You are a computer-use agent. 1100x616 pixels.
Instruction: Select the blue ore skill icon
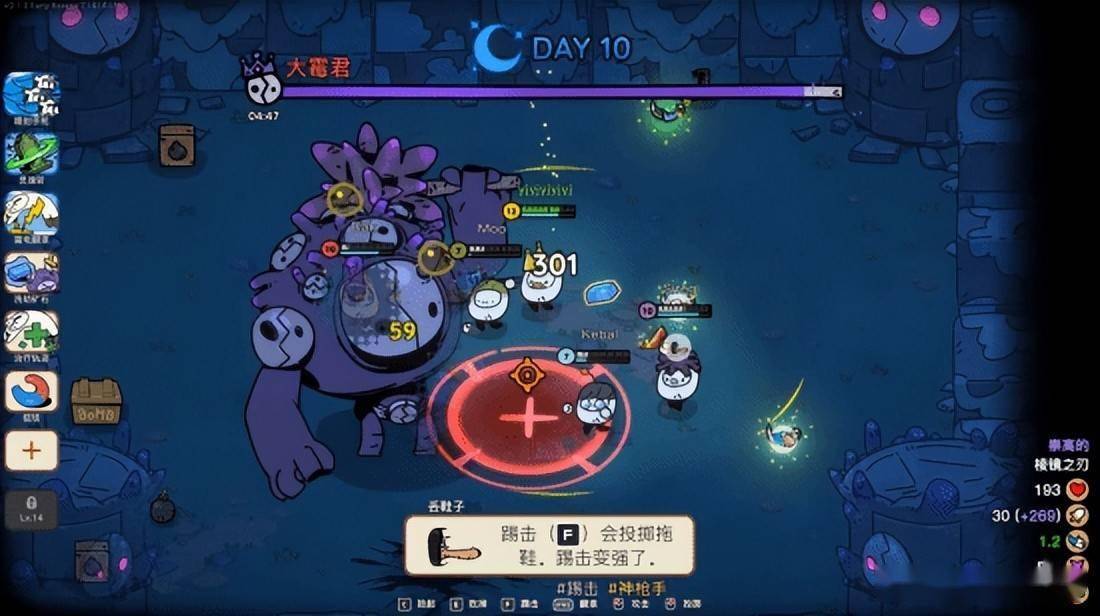pyautogui.click(x=31, y=271)
